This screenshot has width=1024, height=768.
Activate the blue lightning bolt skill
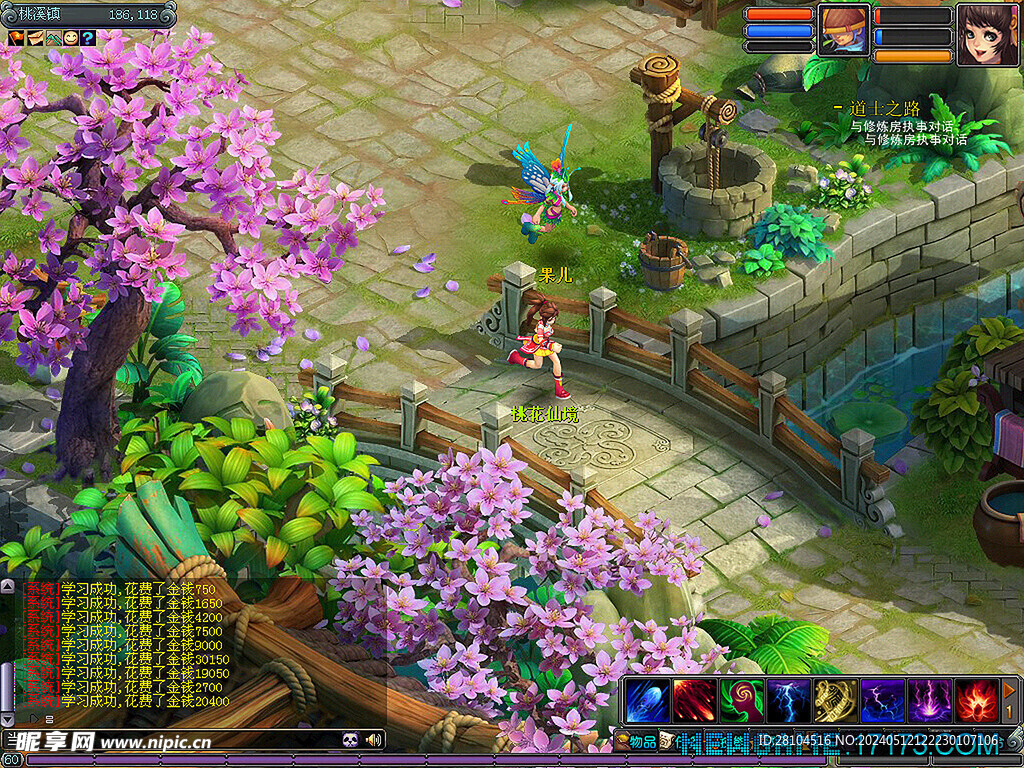[788, 700]
